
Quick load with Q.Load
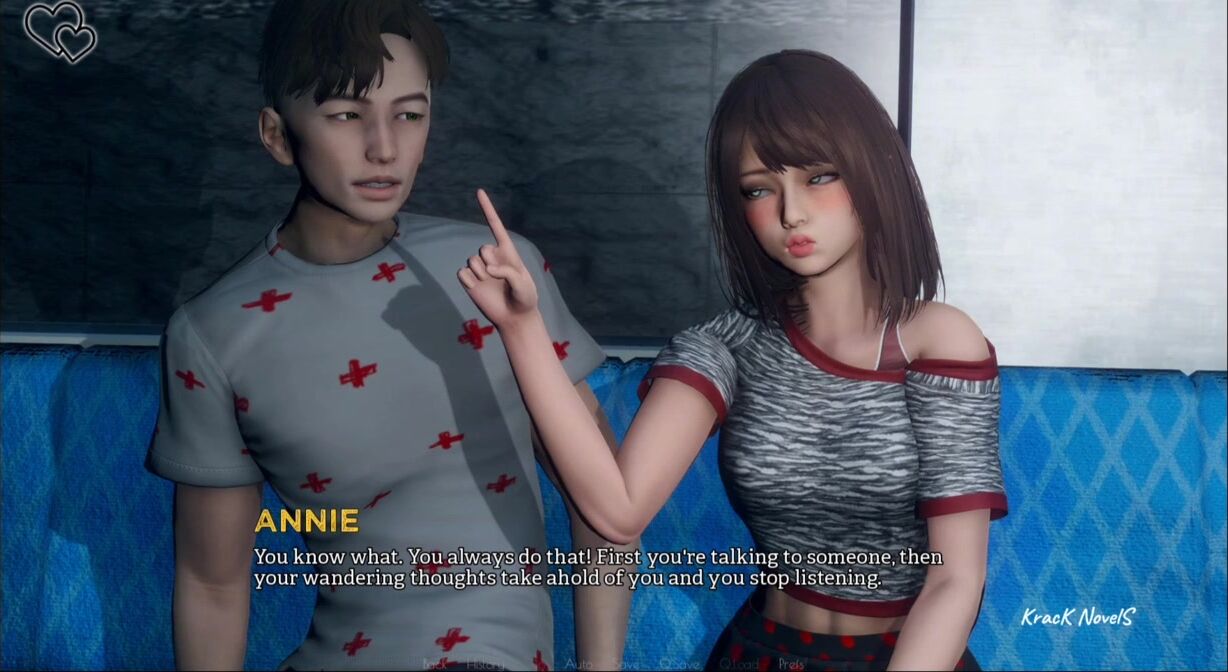[x=739, y=663]
